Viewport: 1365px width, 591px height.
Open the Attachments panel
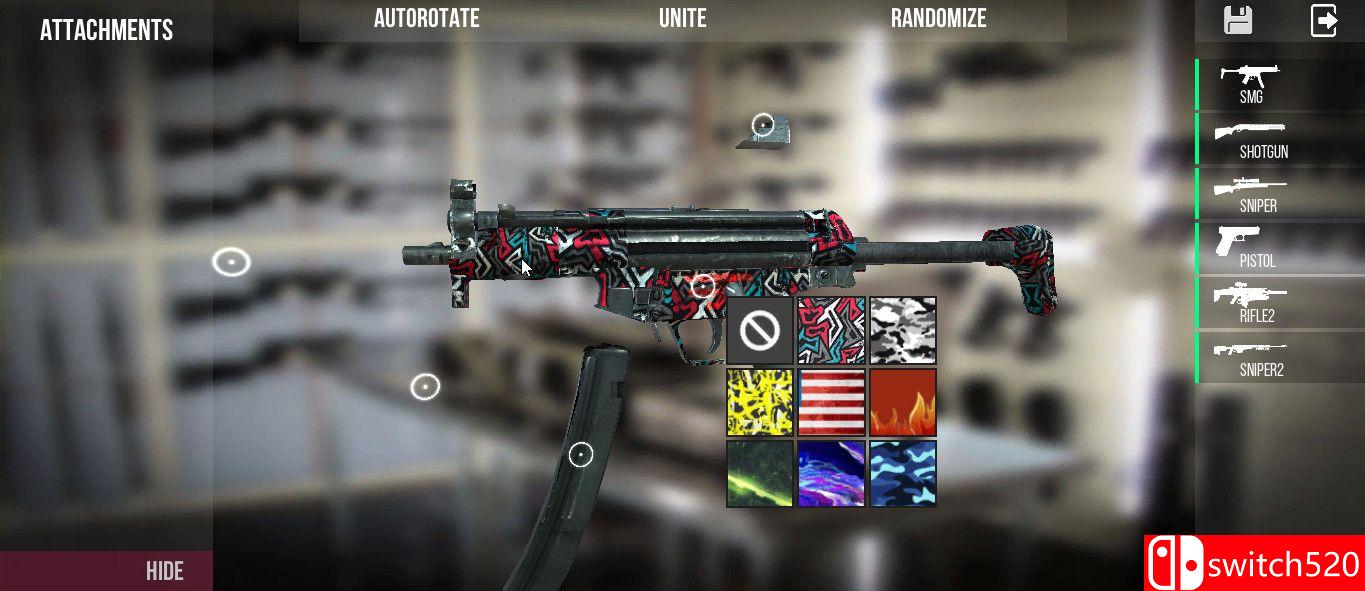click(106, 30)
